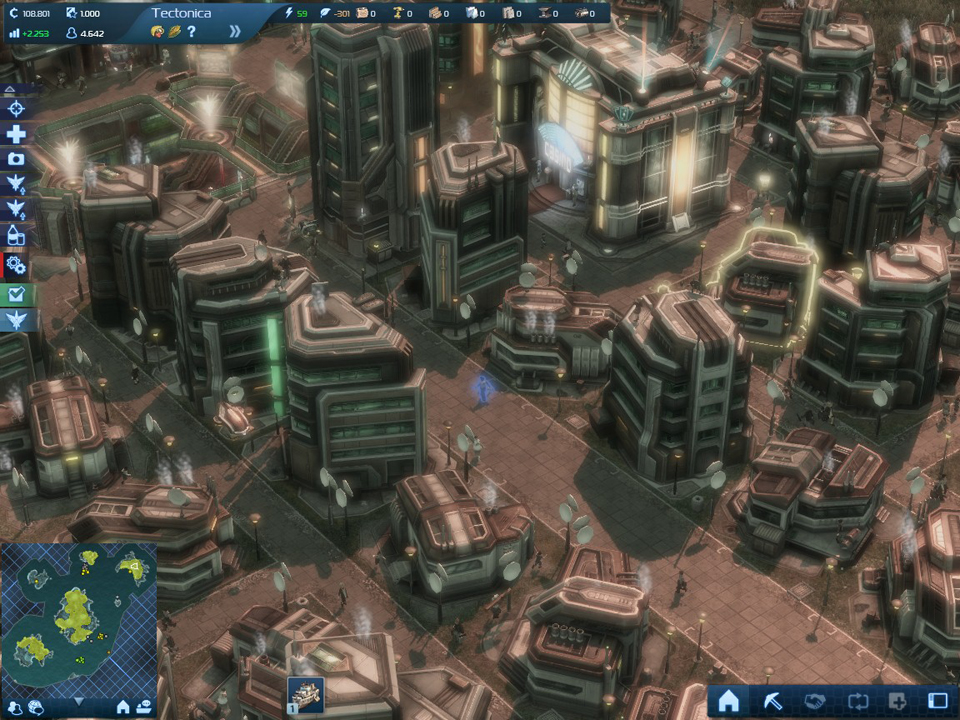Expand the island bar with double-arrow button

(235, 32)
